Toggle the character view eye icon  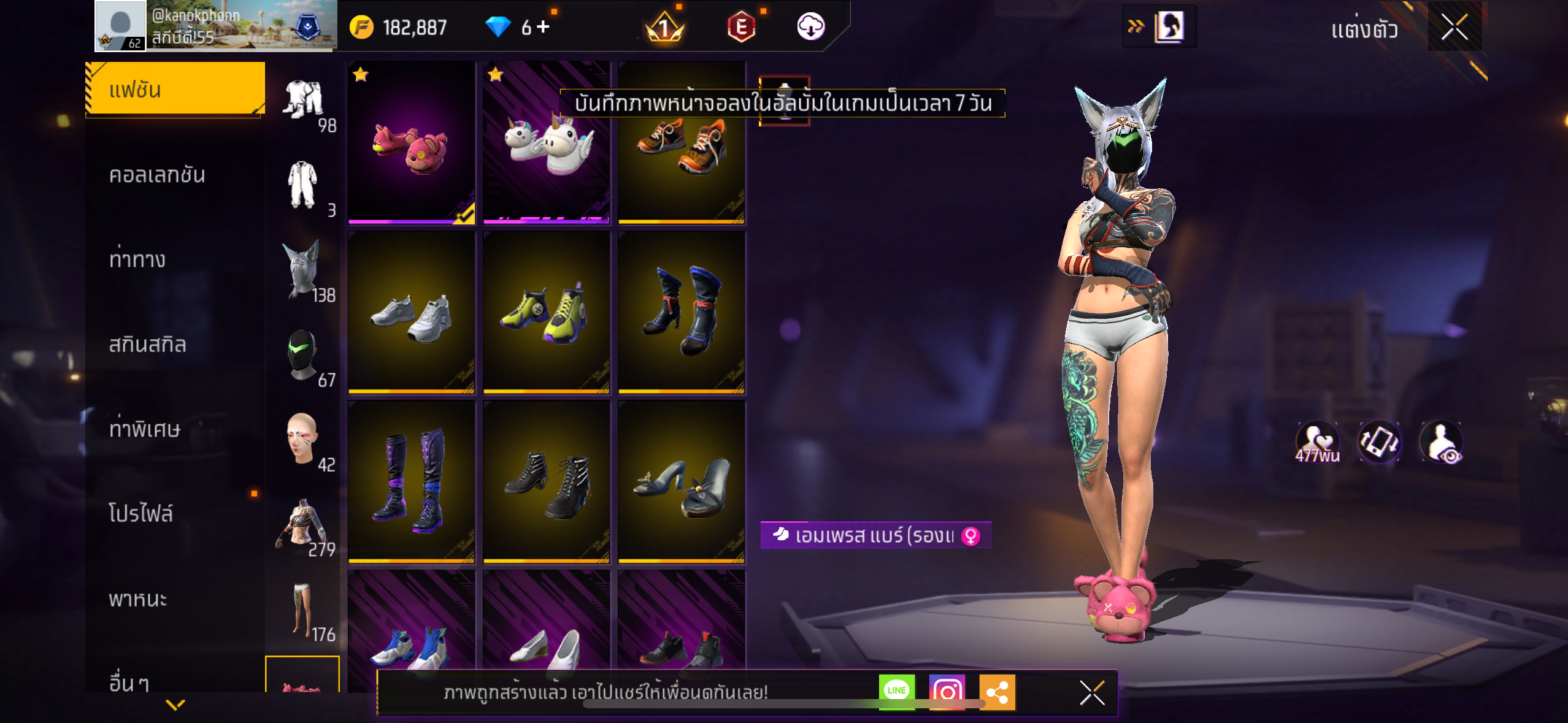coord(1442,442)
